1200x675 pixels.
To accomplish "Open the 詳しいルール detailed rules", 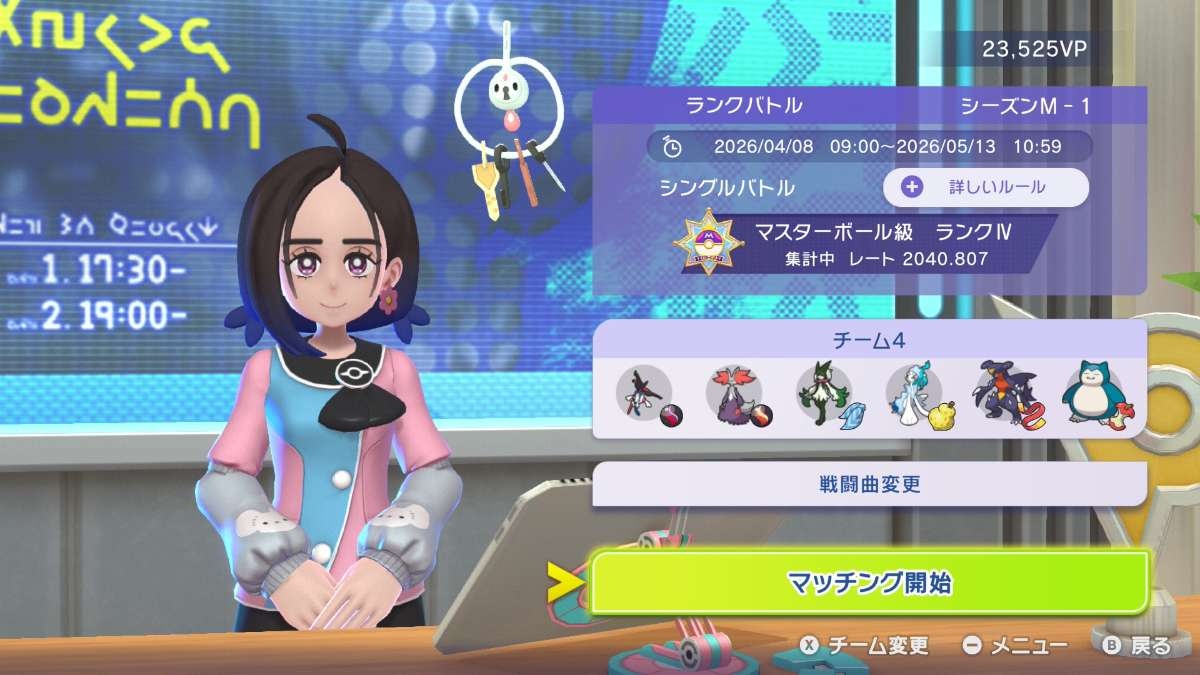I will tap(985, 187).
